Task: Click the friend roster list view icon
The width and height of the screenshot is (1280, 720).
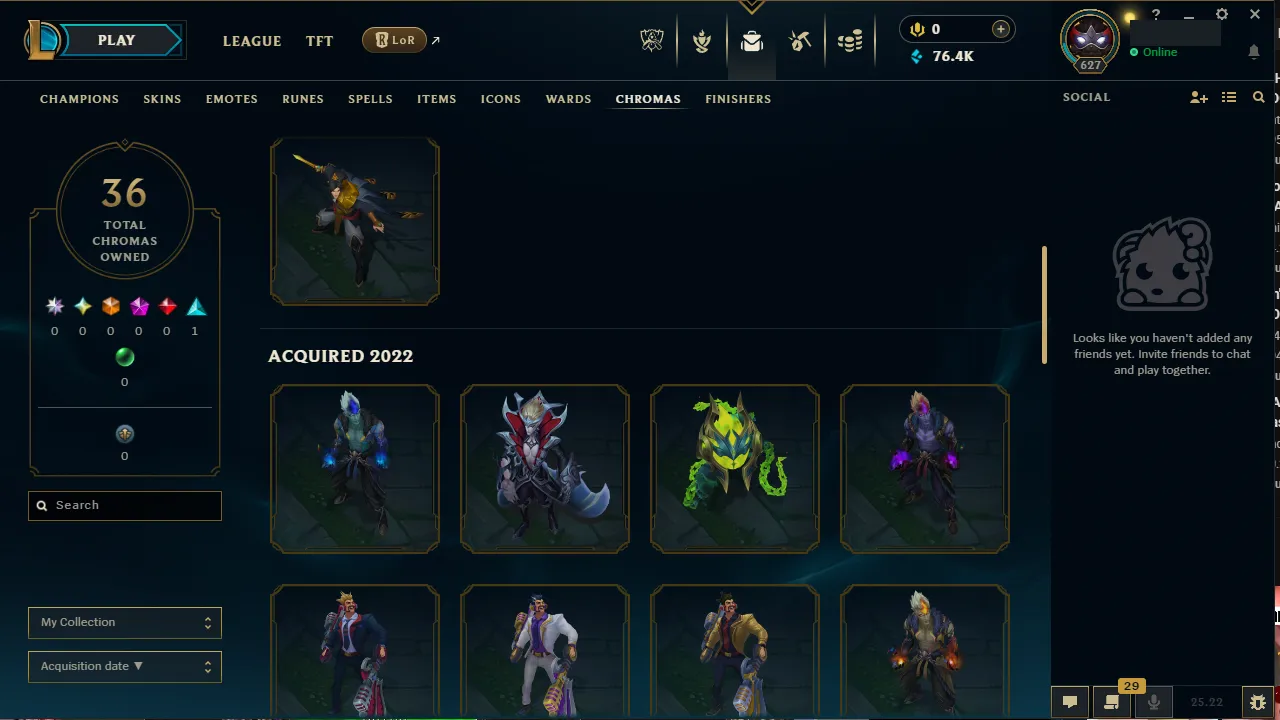Action: click(x=1229, y=97)
